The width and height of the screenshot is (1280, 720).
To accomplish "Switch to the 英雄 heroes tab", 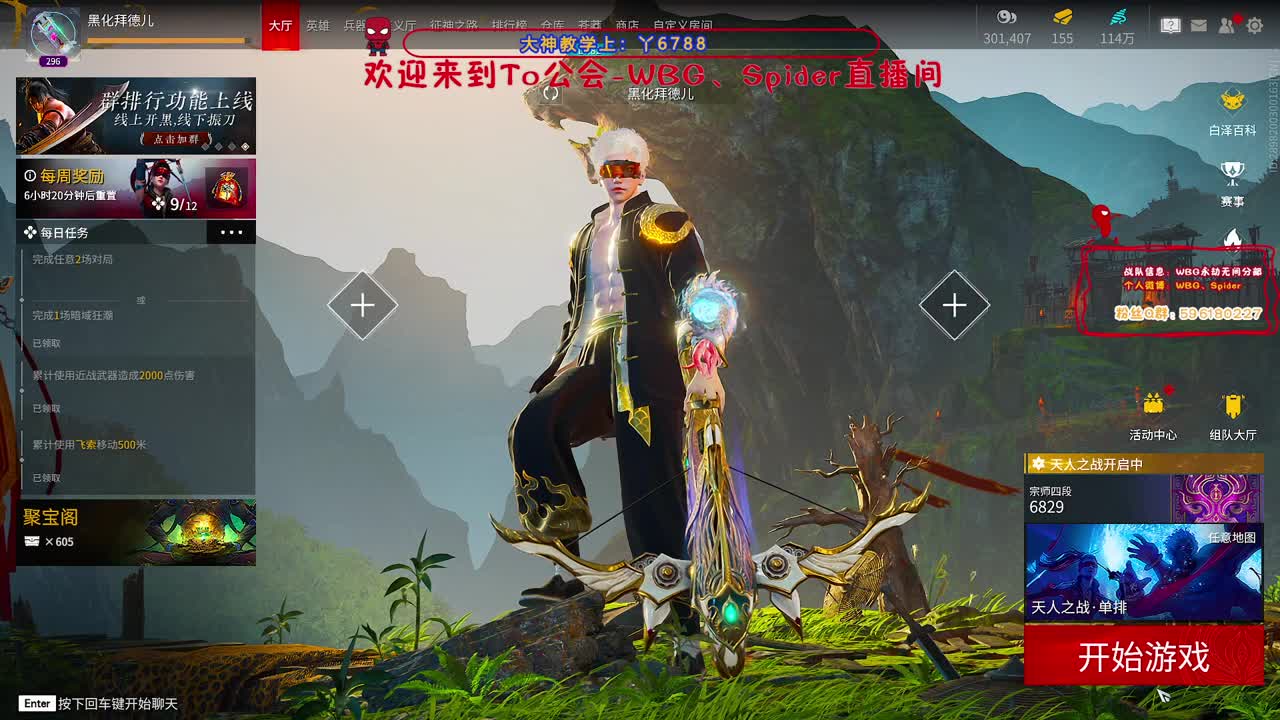I will pyautogui.click(x=318, y=27).
